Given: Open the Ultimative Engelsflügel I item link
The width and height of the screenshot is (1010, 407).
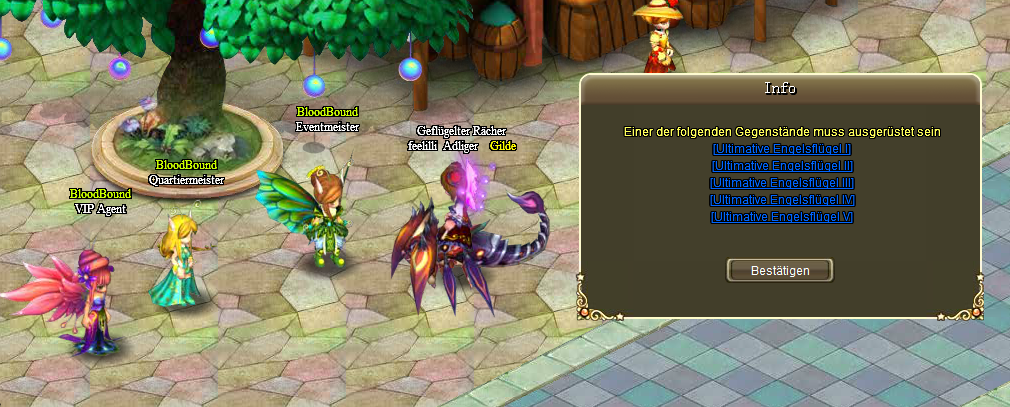Looking at the screenshot, I should (x=781, y=149).
